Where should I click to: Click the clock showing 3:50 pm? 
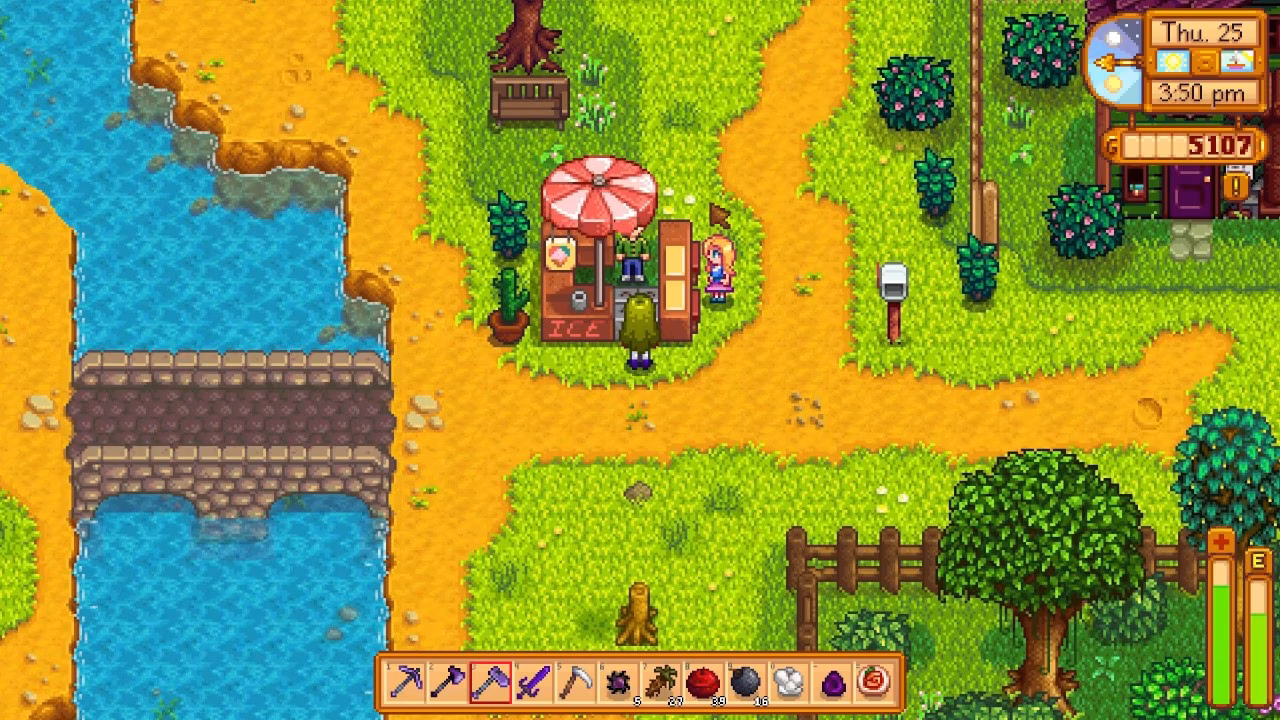(x=1201, y=93)
